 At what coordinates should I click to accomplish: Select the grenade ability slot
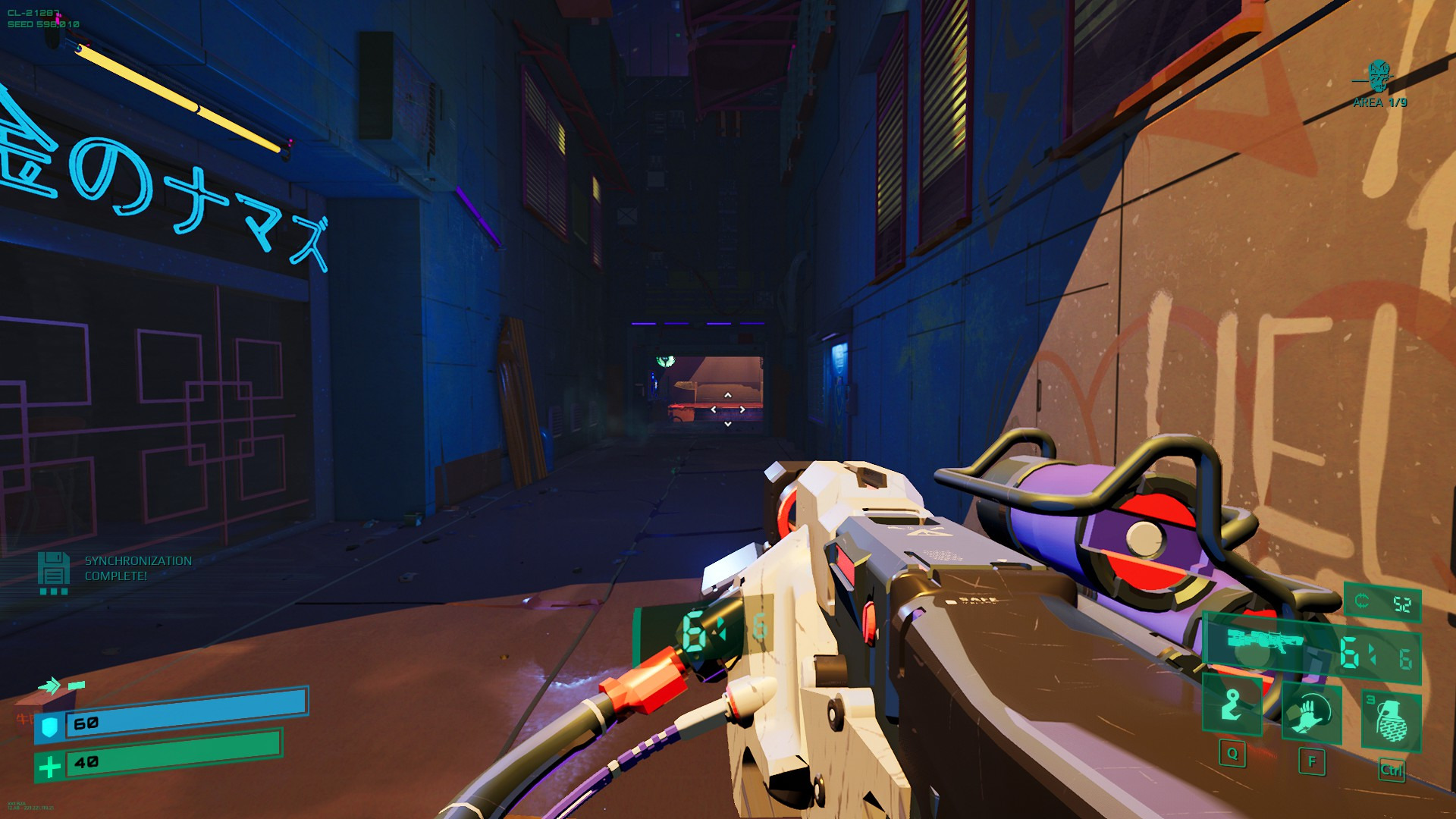[x=1391, y=719]
